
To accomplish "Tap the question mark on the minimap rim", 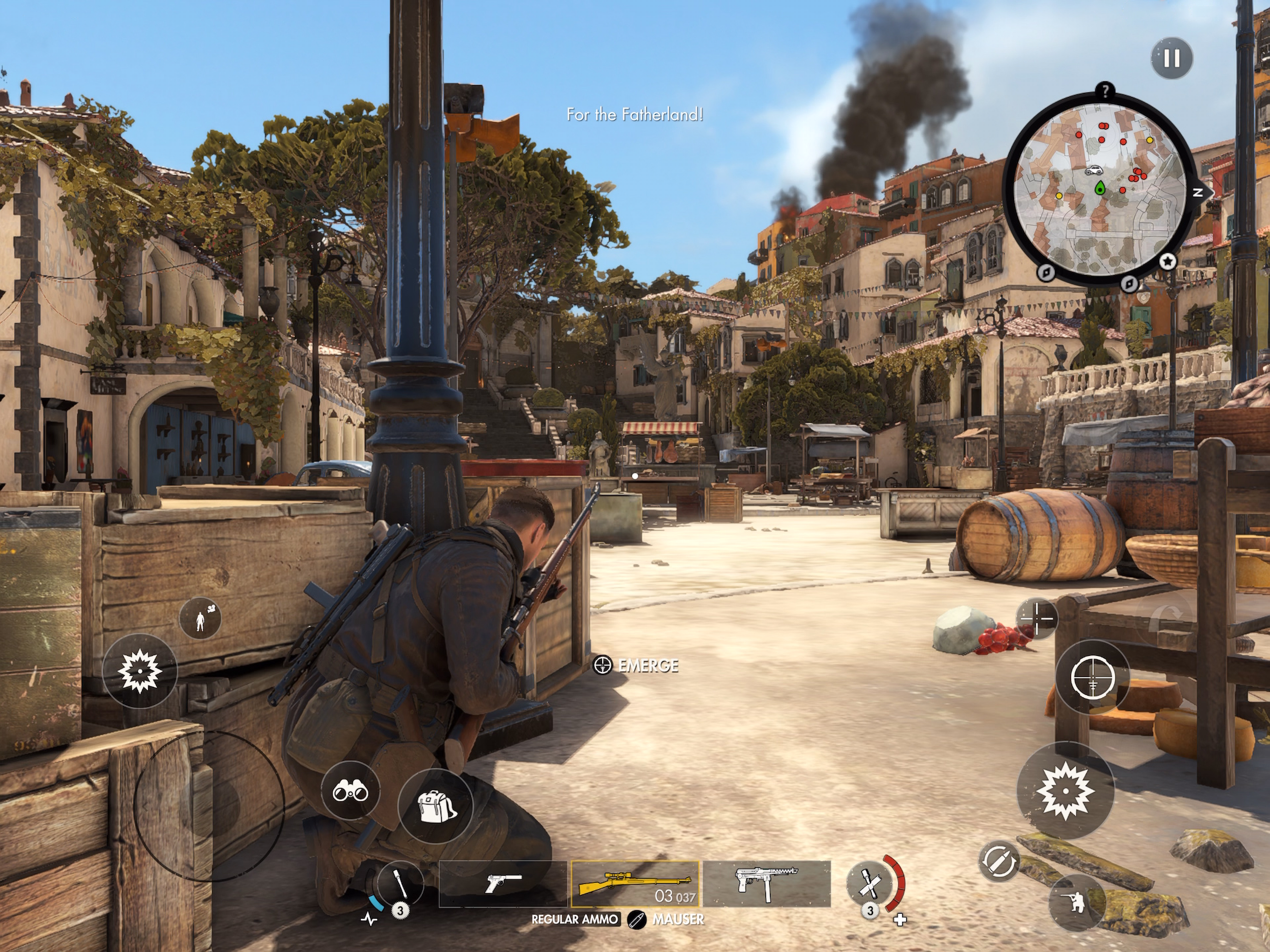I will (x=1105, y=91).
